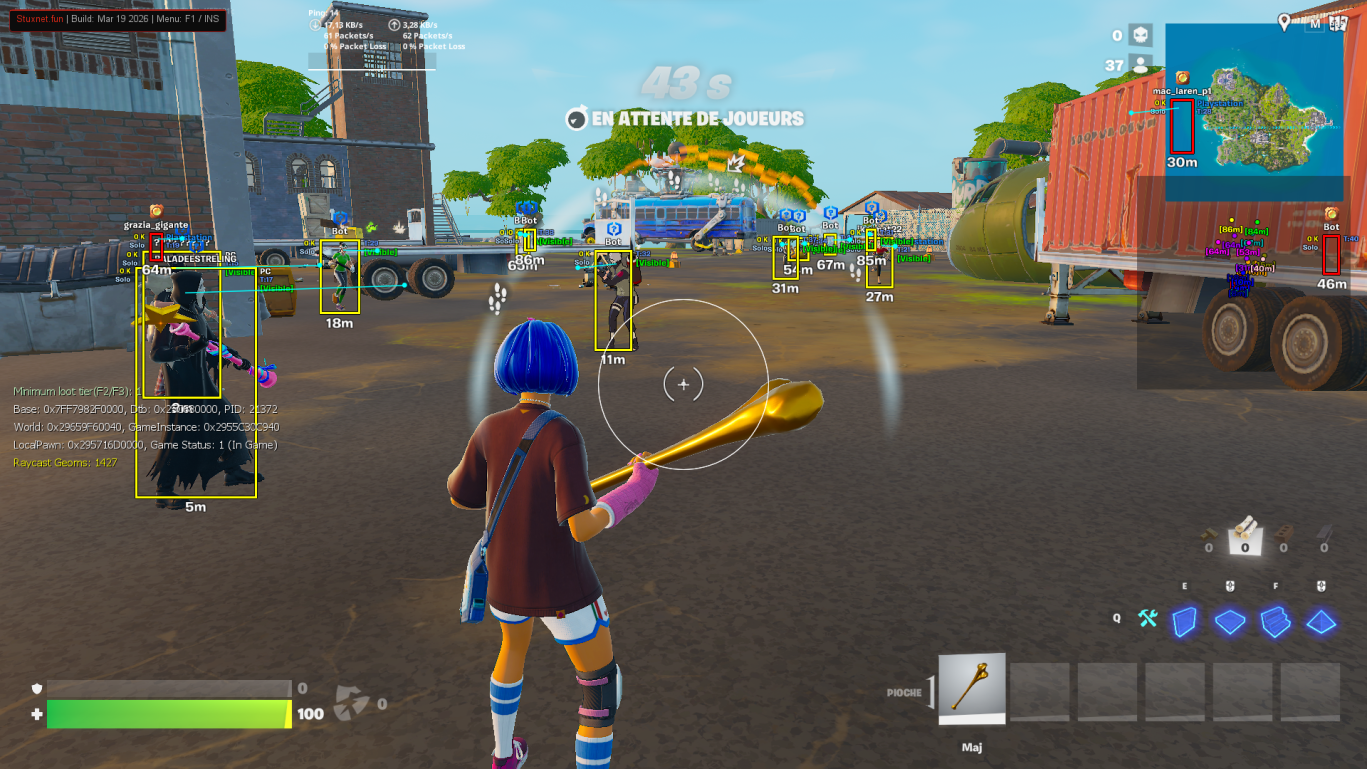Click the eliminations skull icon showing 0
The width and height of the screenshot is (1367, 769).
1140,36
